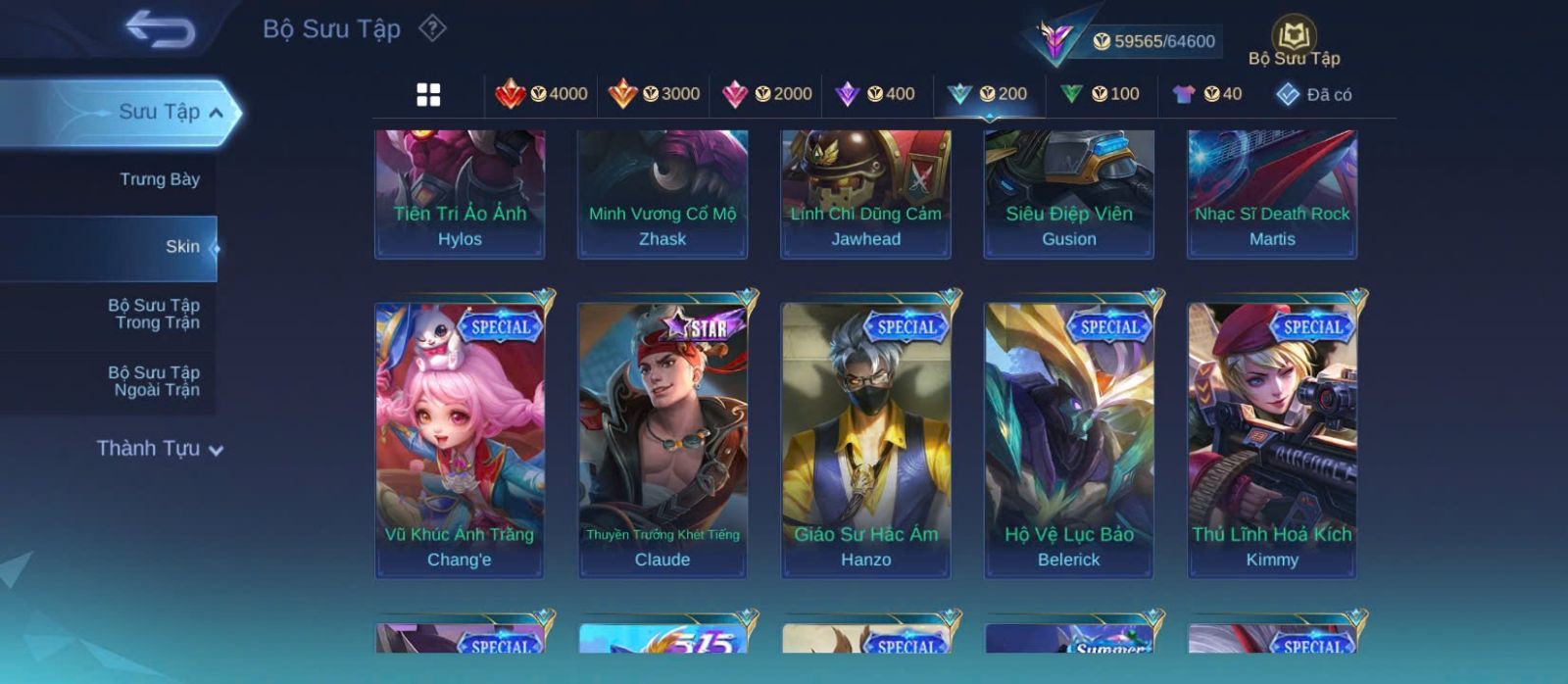Filter by the Đã có owned tab
Image resolution: width=1568 pixels, height=684 pixels.
tap(1314, 95)
